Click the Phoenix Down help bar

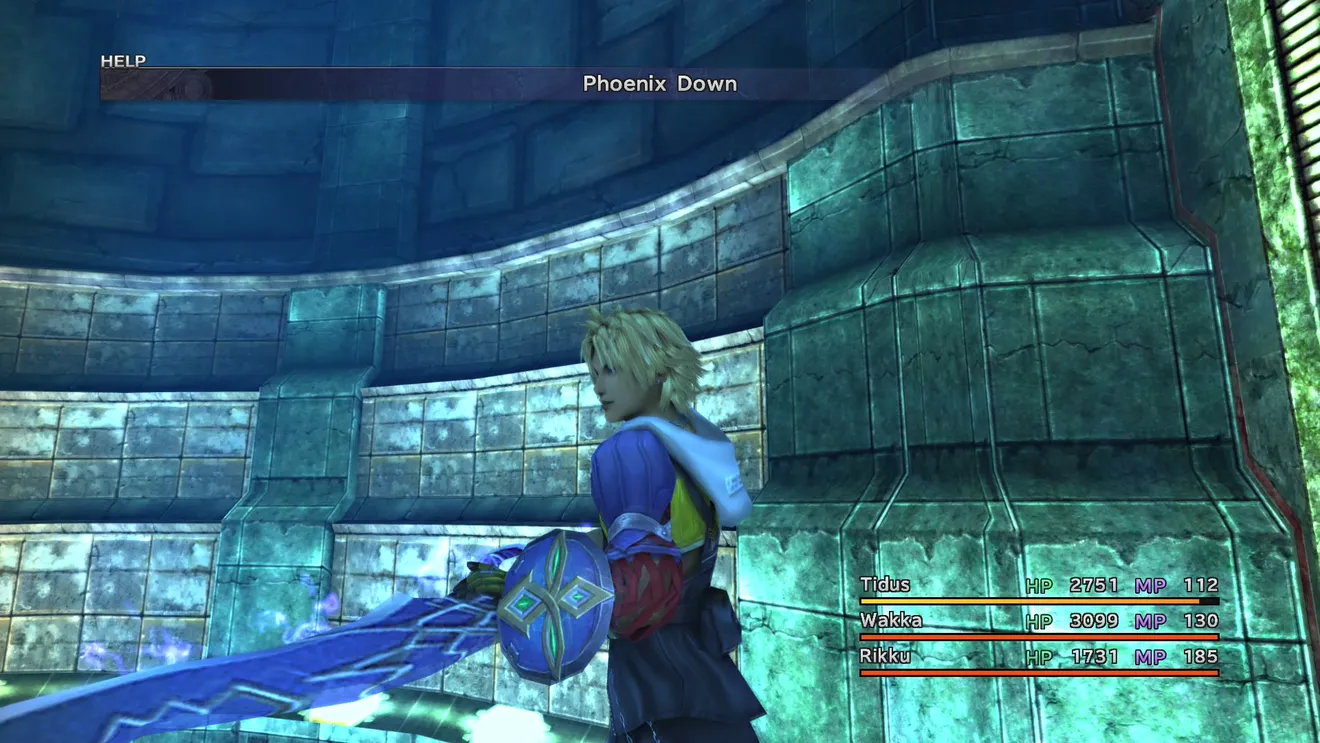pyautogui.click(x=659, y=84)
